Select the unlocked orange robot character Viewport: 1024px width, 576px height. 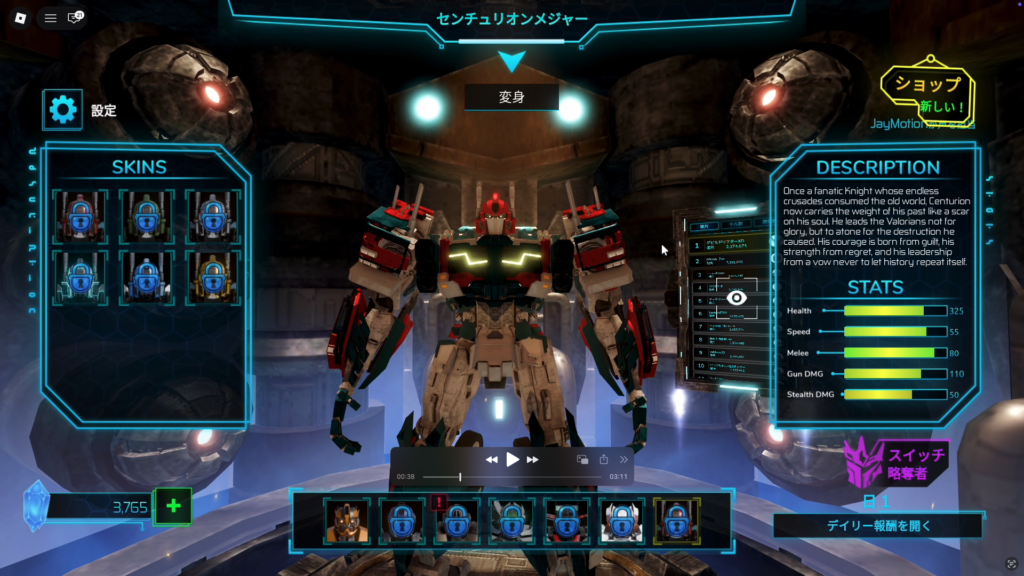tap(346, 521)
